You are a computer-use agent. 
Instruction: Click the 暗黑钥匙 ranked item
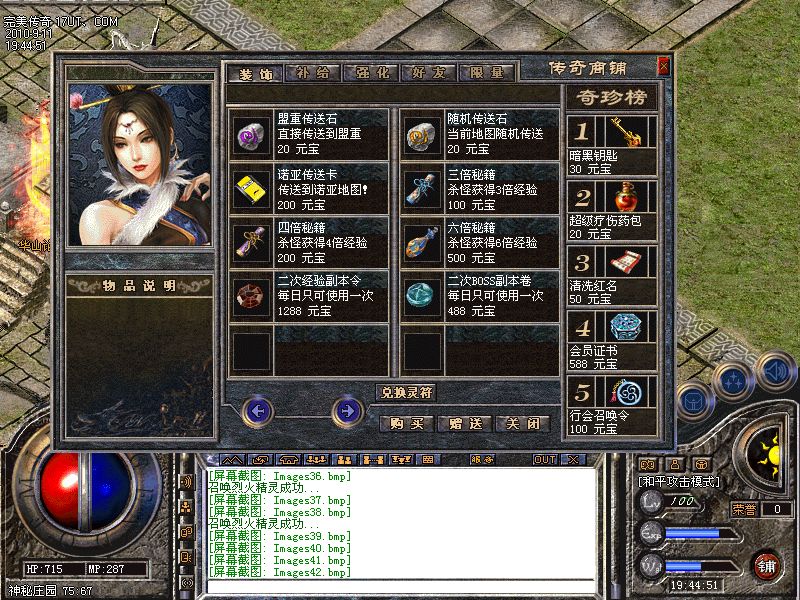tap(632, 132)
